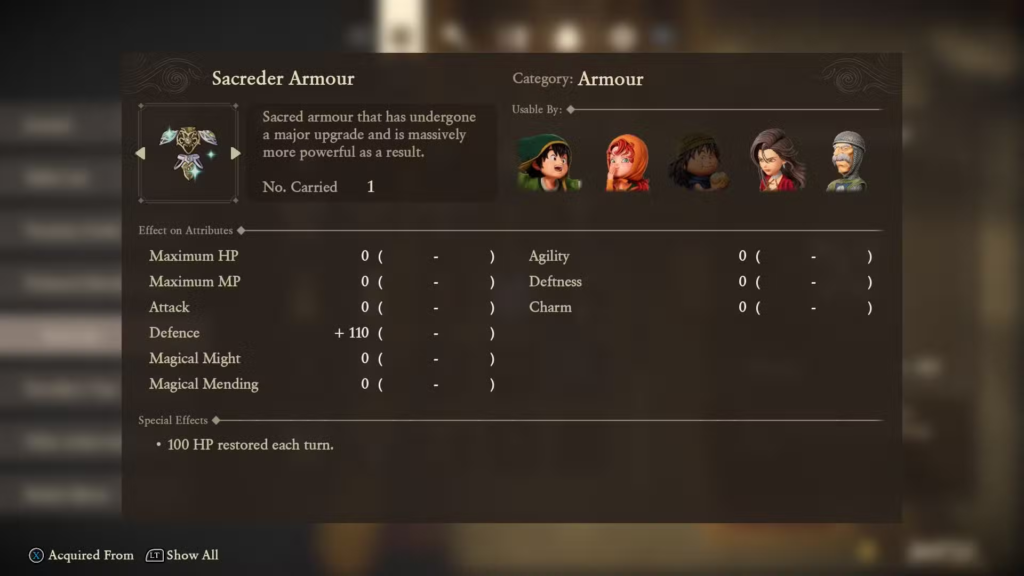The width and height of the screenshot is (1024, 576).
Task: Select the Sacreder Armour item icon
Action: pos(188,153)
